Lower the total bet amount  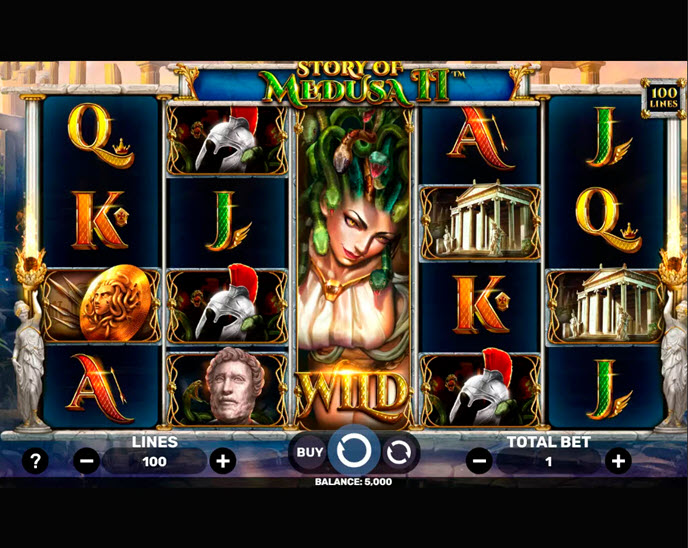479,461
